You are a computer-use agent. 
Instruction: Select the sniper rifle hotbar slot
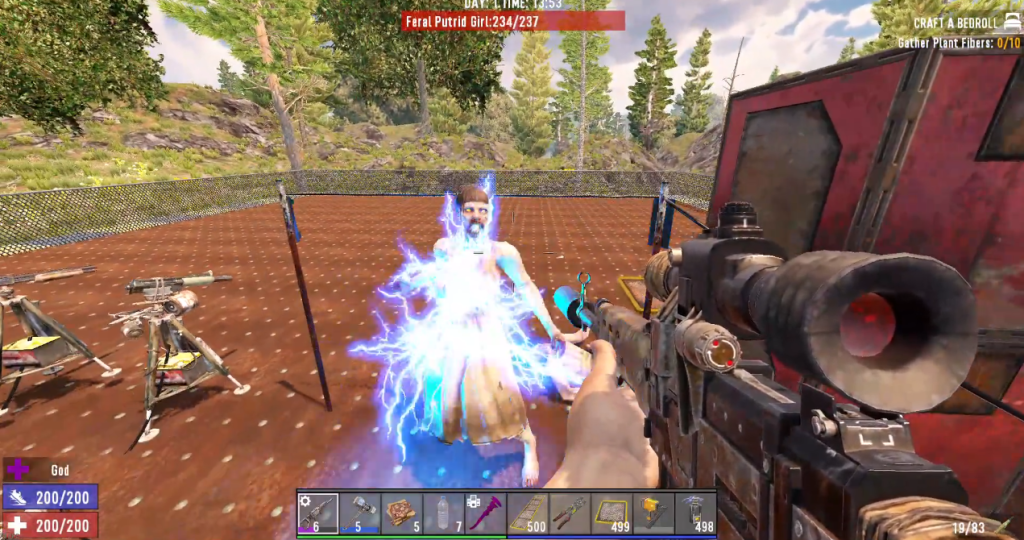pyautogui.click(x=318, y=513)
